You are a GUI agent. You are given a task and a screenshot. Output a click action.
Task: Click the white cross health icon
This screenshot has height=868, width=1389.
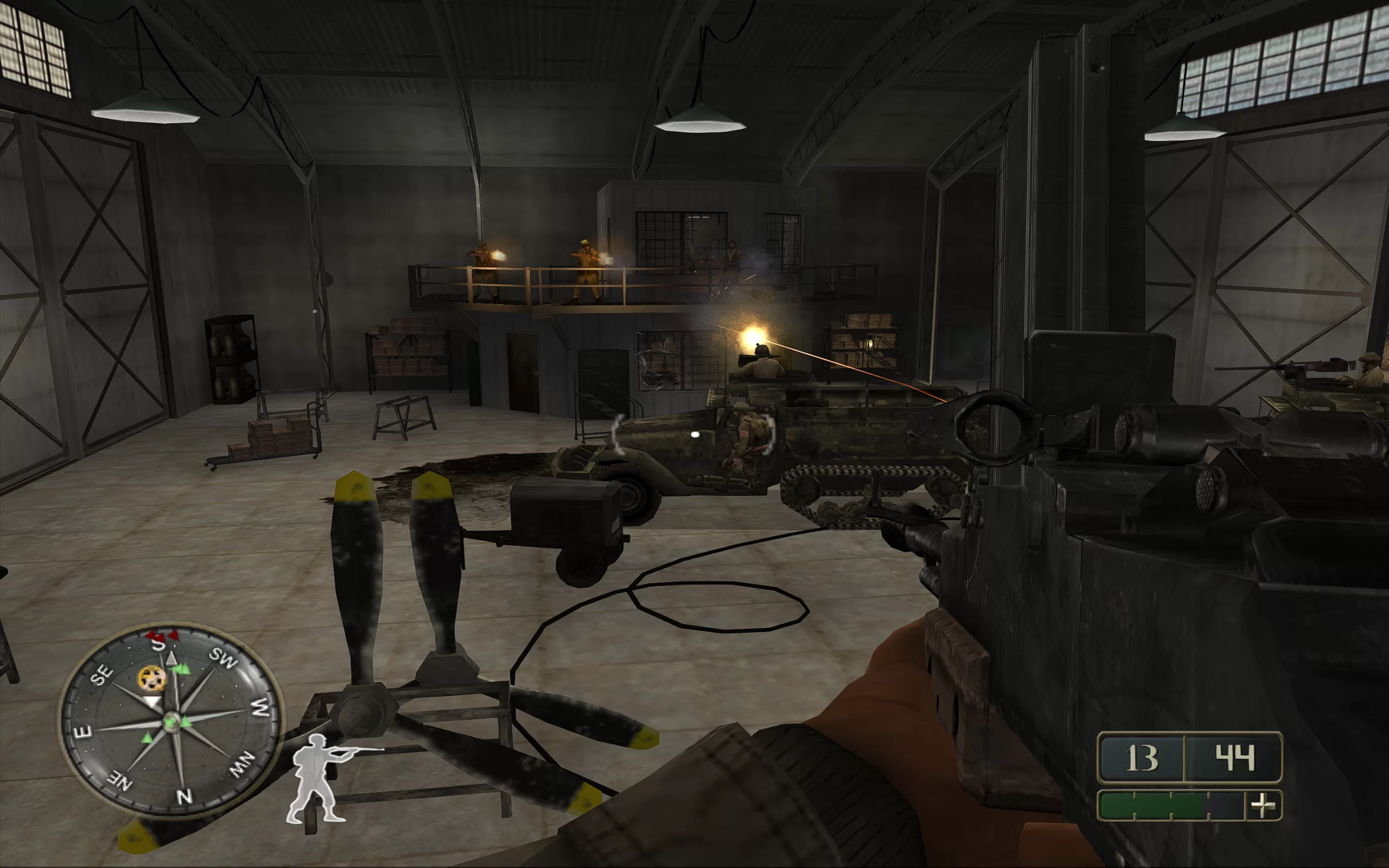click(1263, 806)
